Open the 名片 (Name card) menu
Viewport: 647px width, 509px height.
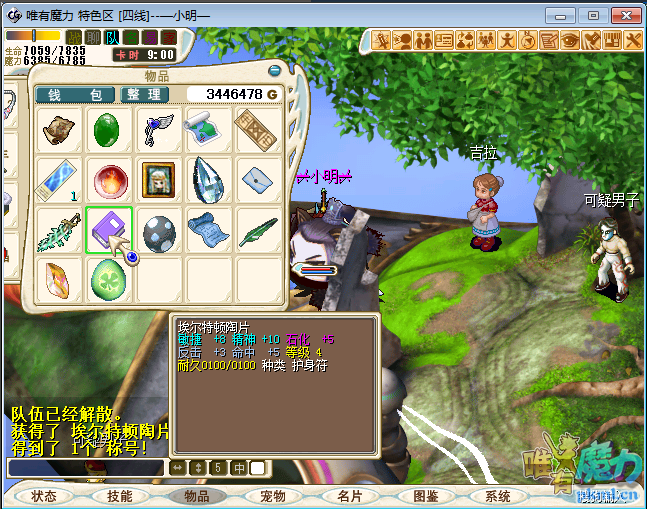coord(349,496)
